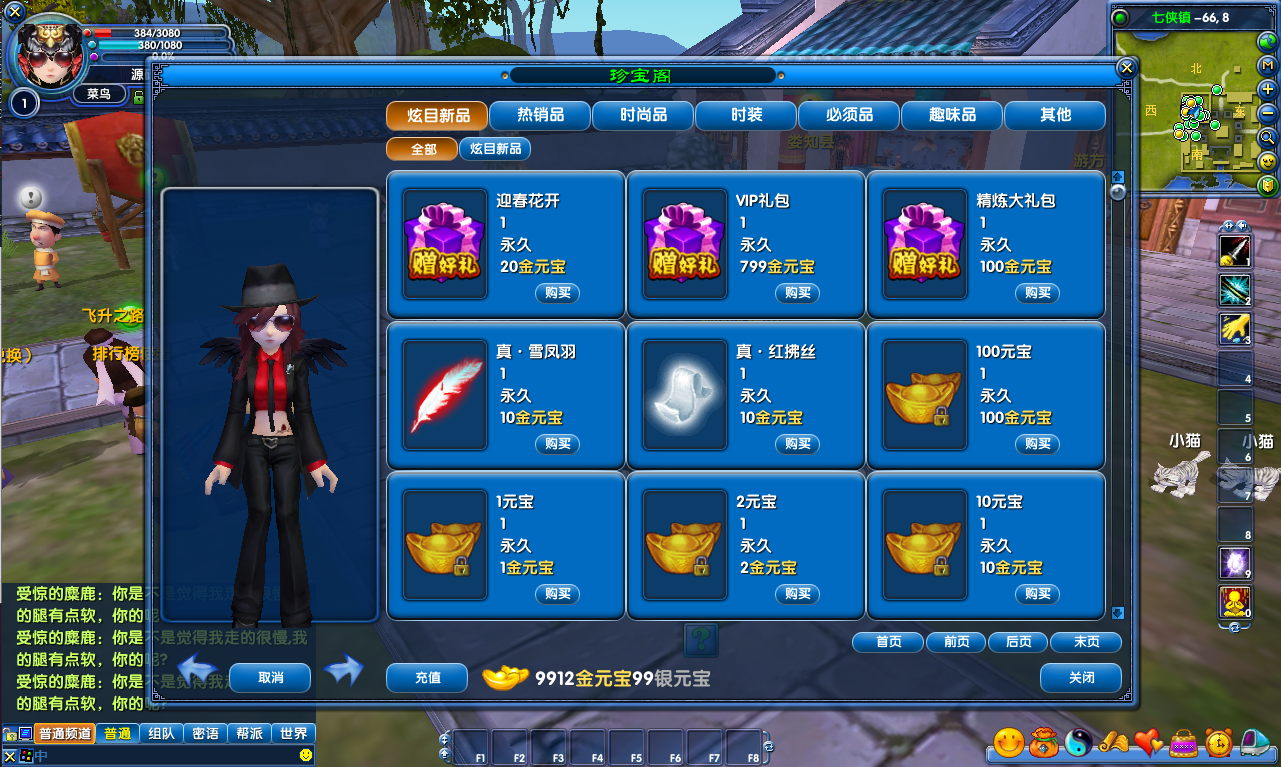
Task: Choose the 全部 sub-filter
Action: 423,149
